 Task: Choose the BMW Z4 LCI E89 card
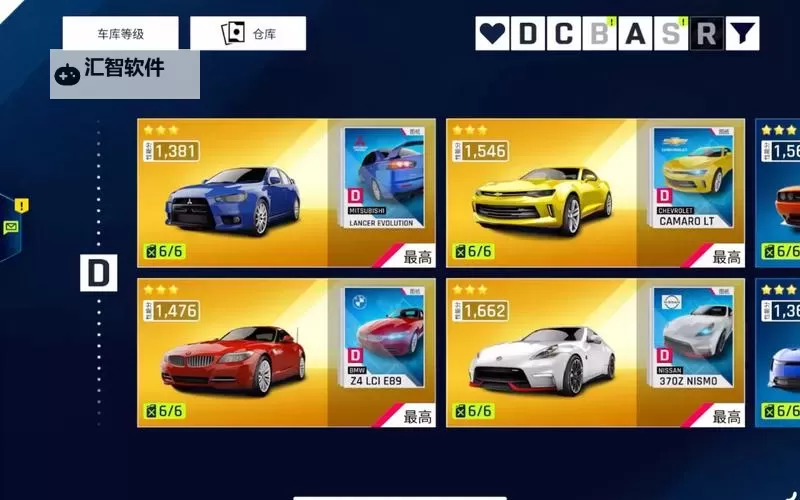(289, 353)
